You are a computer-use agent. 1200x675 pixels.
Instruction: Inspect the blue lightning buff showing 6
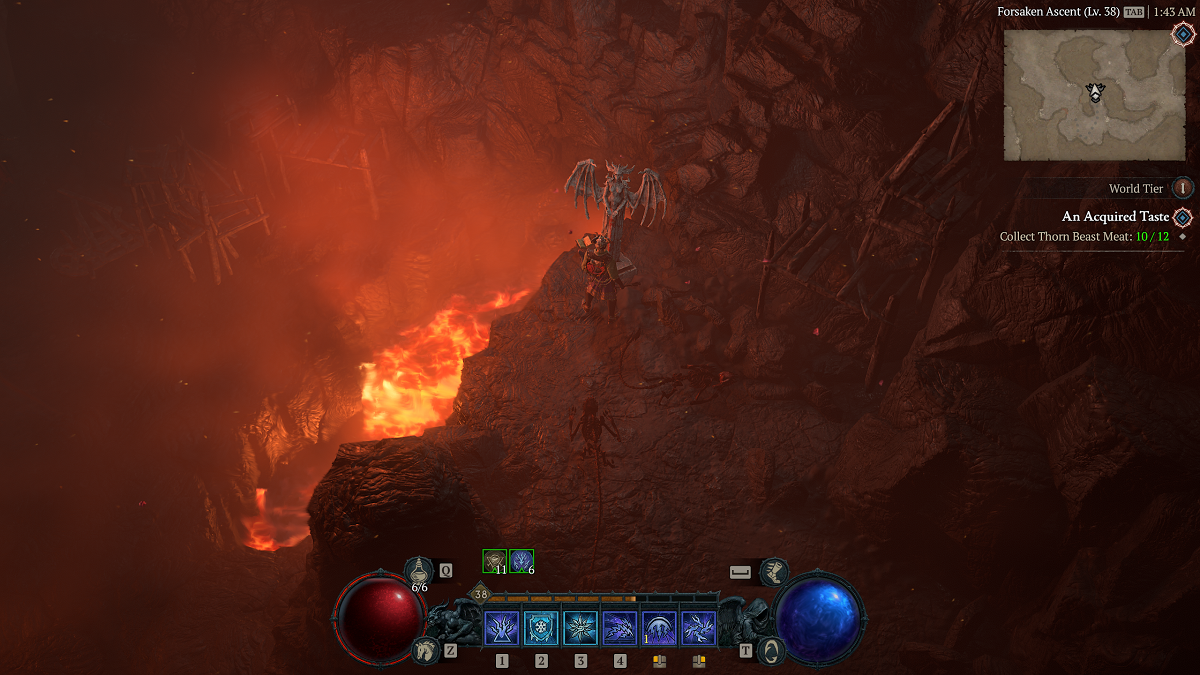click(521, 561)
